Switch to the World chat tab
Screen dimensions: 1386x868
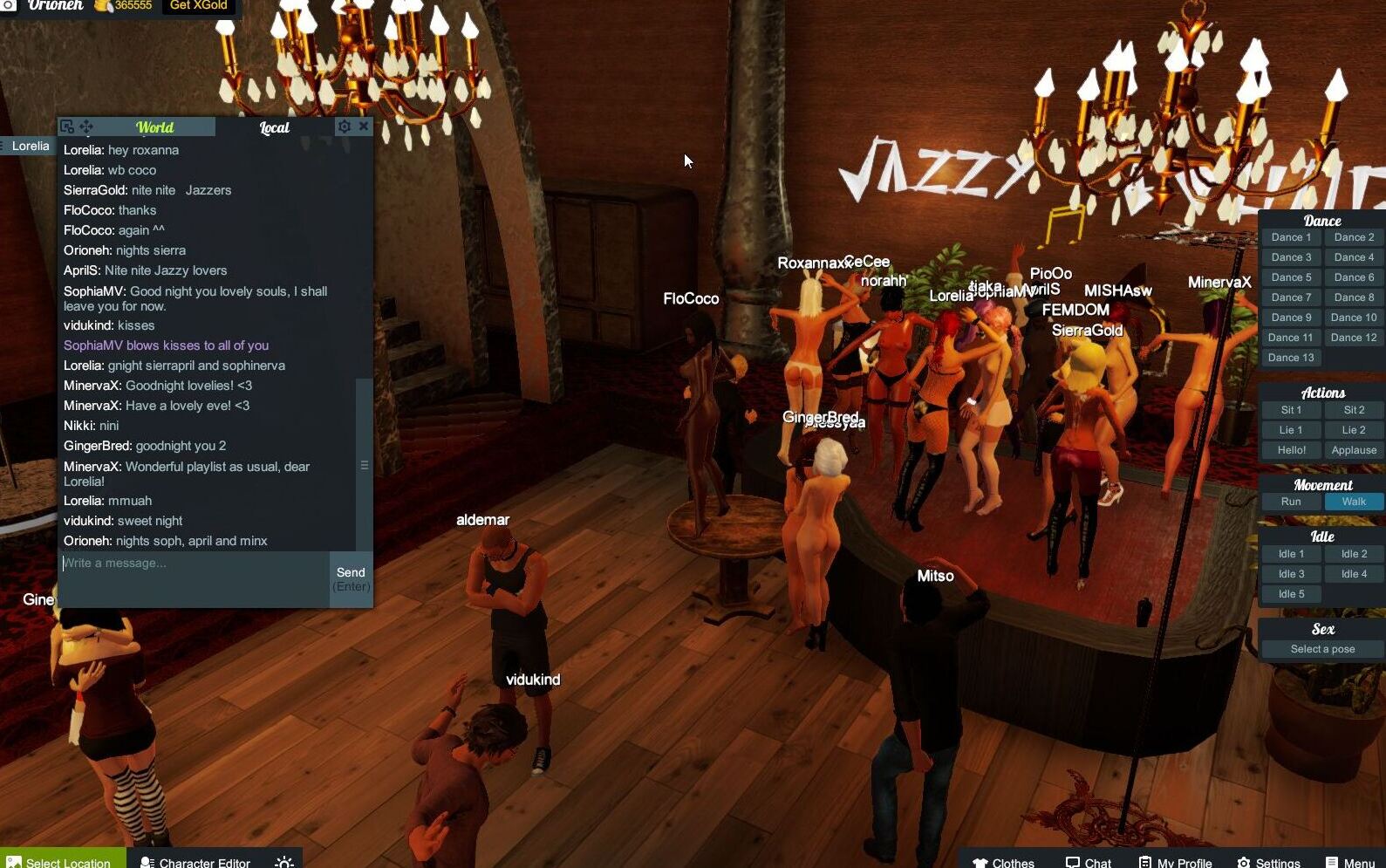click(x=154, y=126)
